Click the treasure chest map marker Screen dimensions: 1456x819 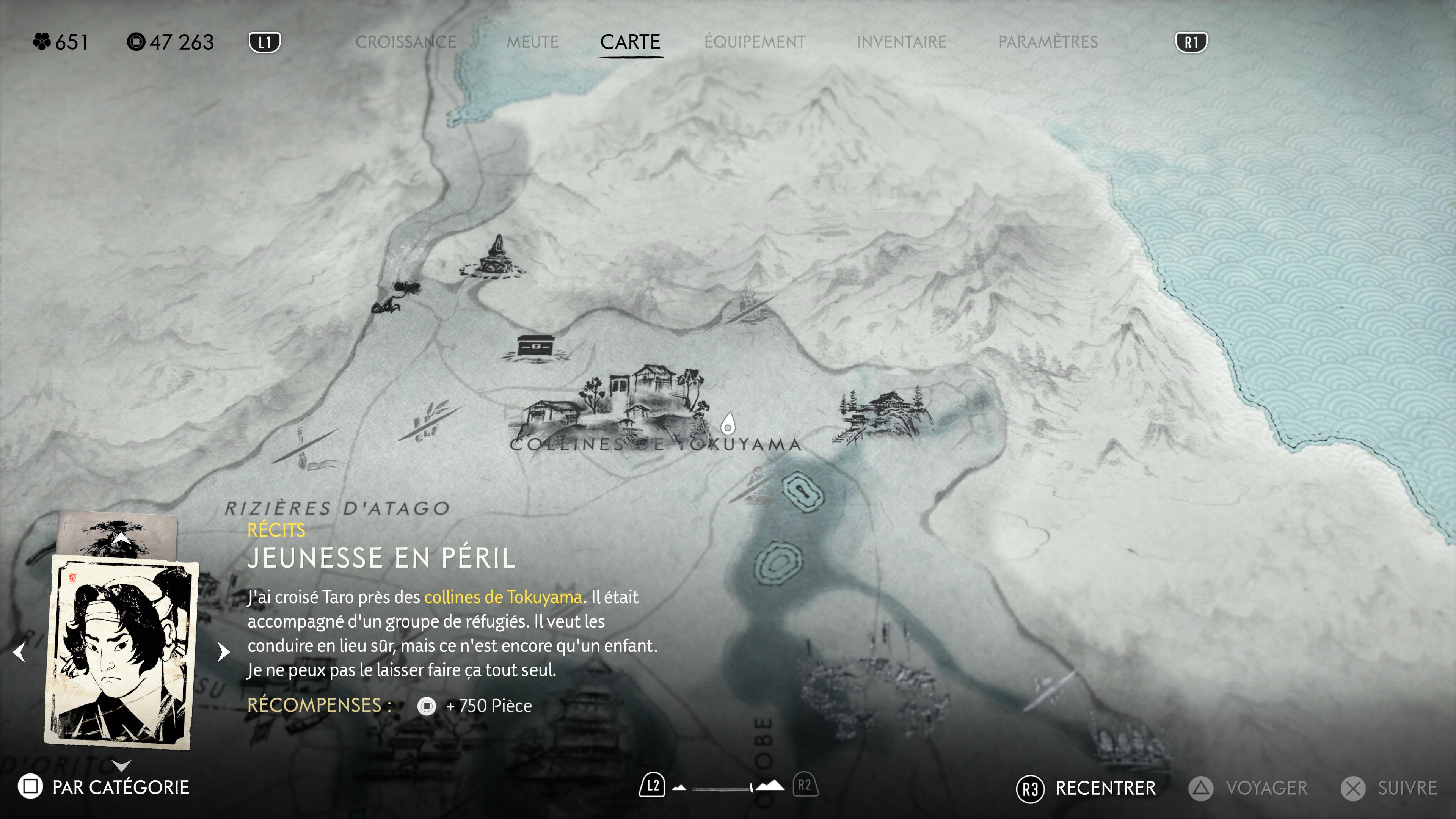tap(535, 345)
